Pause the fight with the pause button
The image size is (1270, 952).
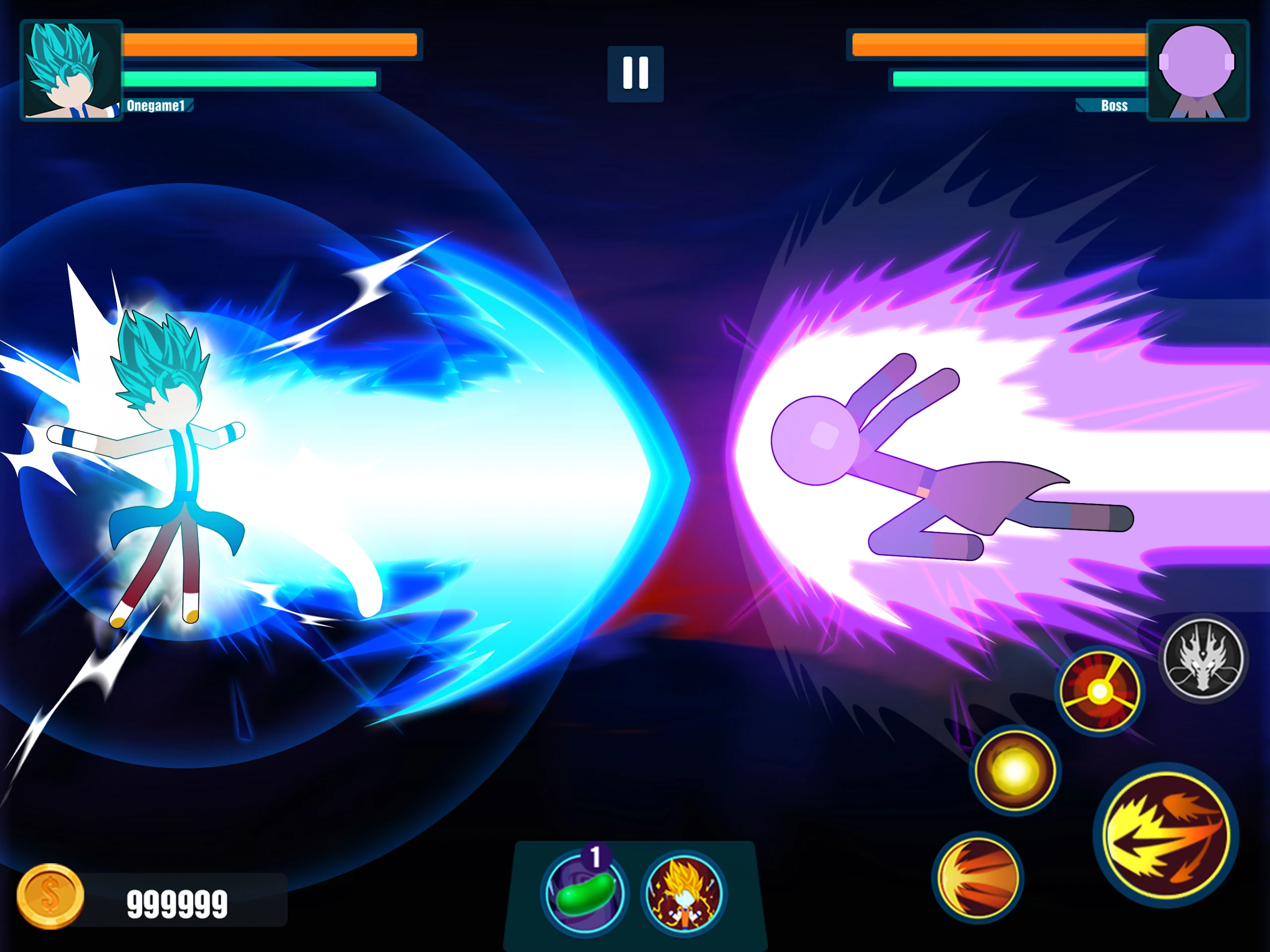(635, 73)
